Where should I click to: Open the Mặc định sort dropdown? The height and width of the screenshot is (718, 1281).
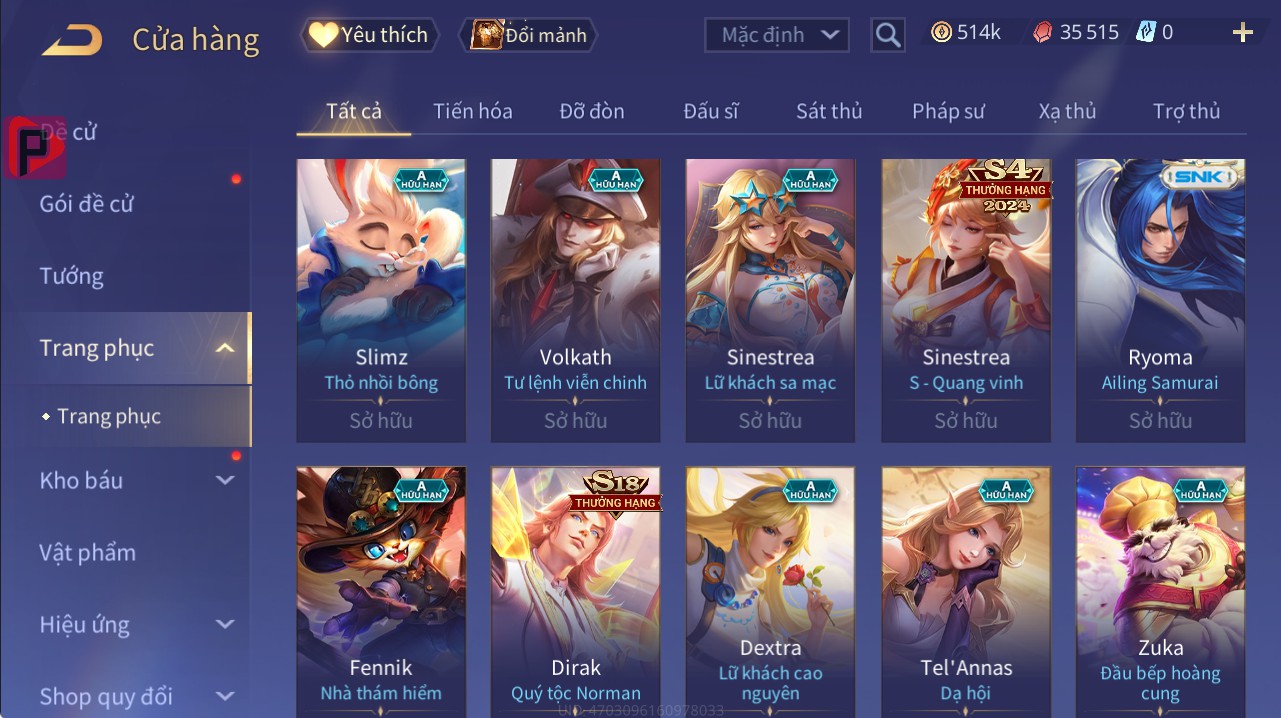coord(777,35)
